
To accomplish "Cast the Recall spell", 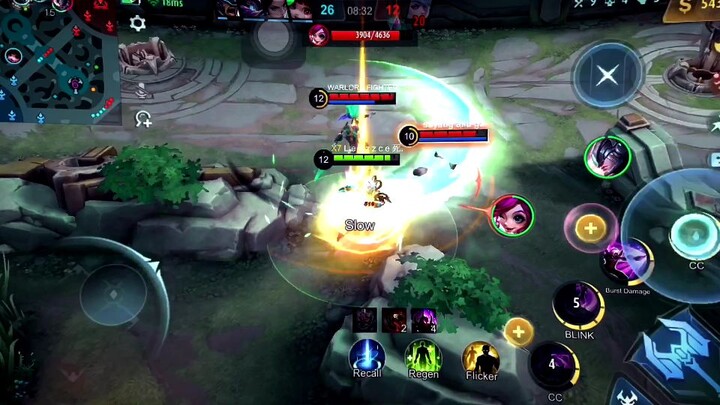I will tap(367, 357).
